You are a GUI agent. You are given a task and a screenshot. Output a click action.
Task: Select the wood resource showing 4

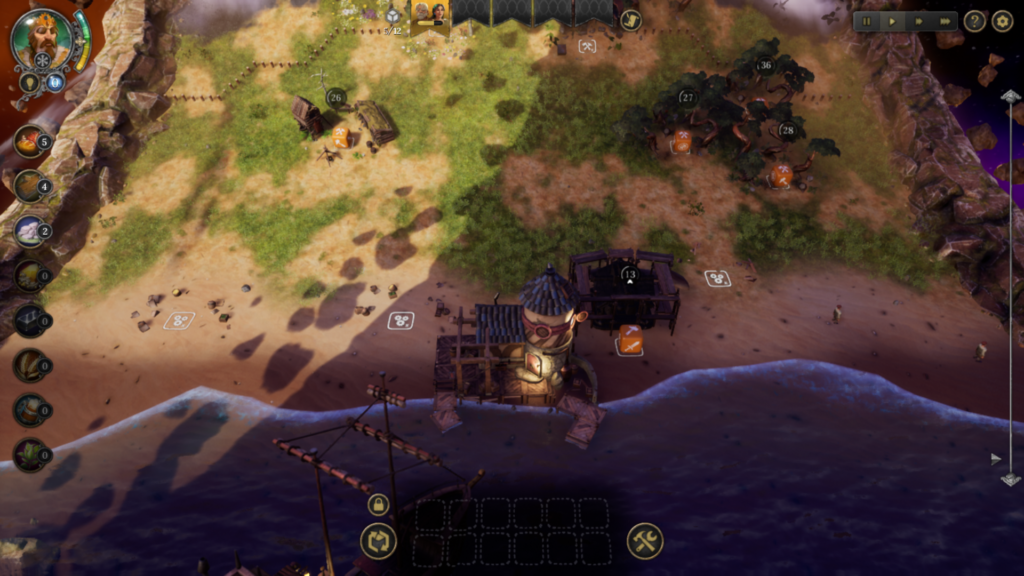coord(30,186)
